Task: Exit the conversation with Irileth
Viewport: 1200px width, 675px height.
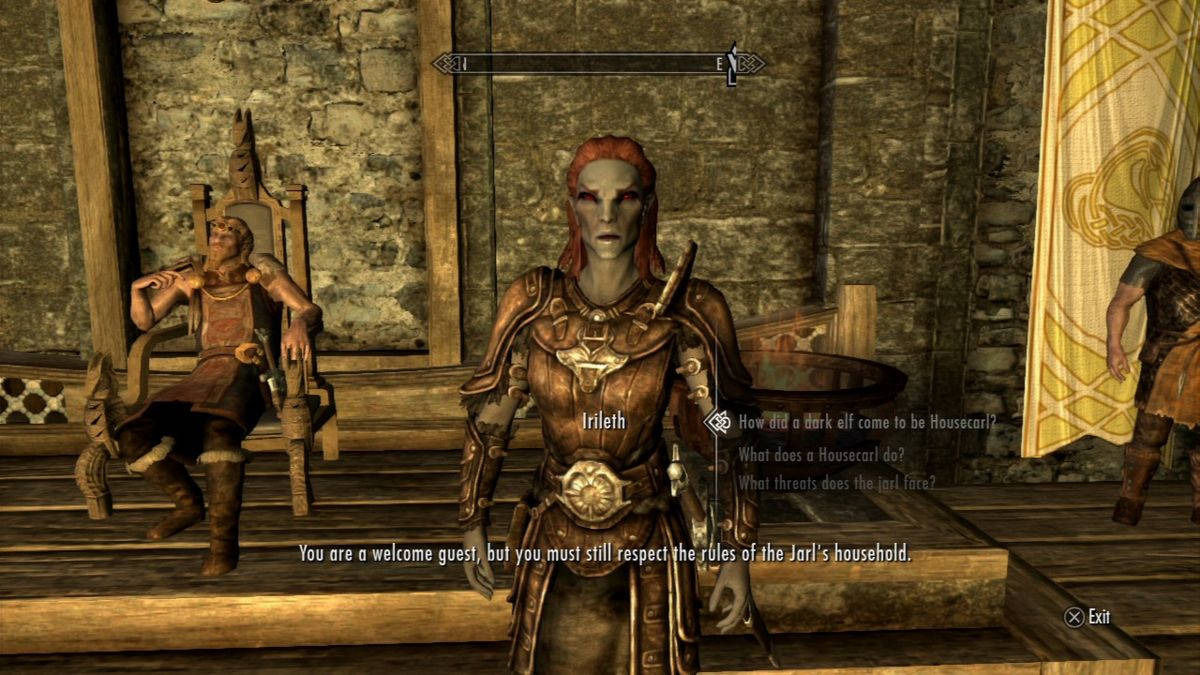Action: click(x=1088, y=617)
